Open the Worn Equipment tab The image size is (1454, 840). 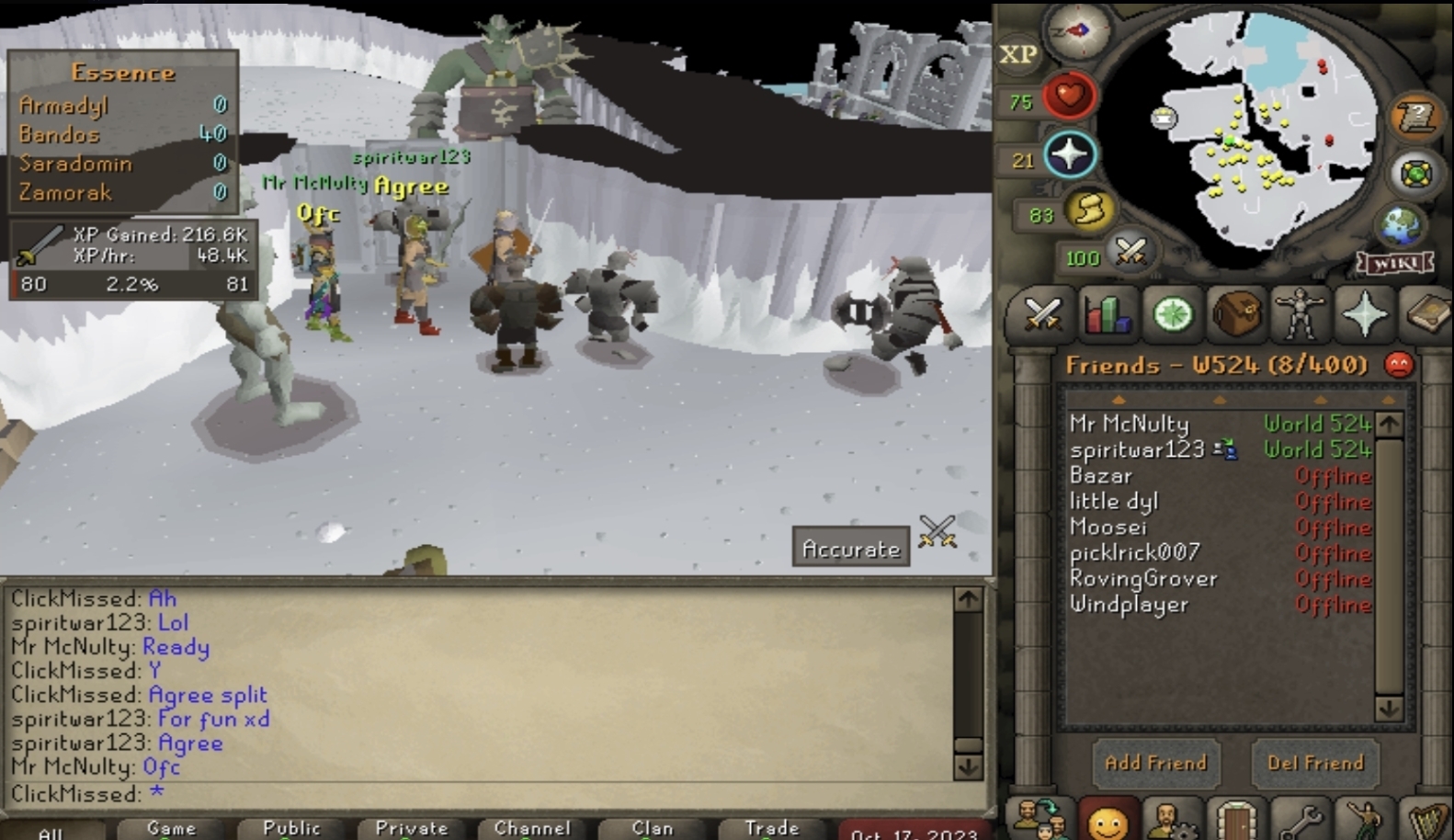pyautogui.click(x=1301, y=315)
